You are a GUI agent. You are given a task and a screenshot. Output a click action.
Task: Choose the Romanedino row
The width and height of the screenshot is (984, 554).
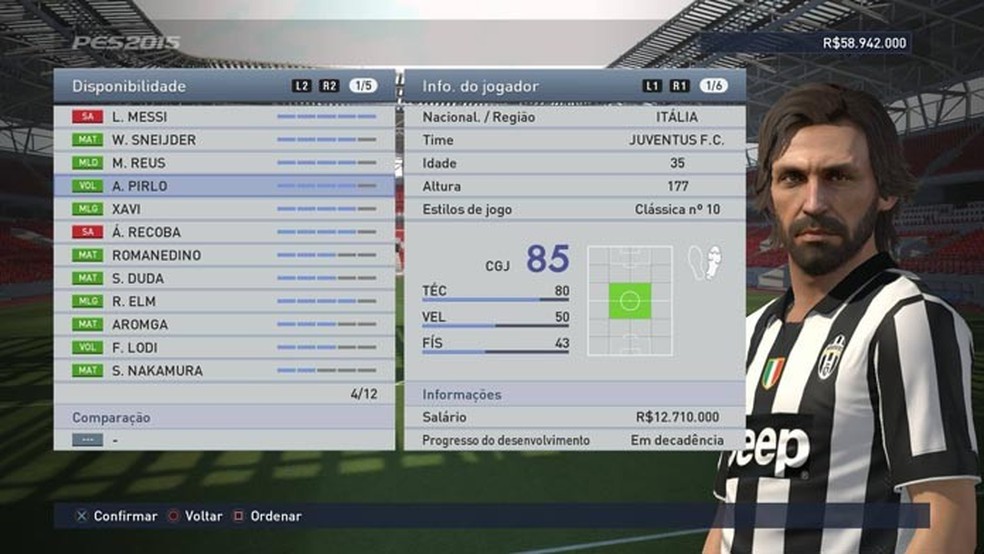225,255
